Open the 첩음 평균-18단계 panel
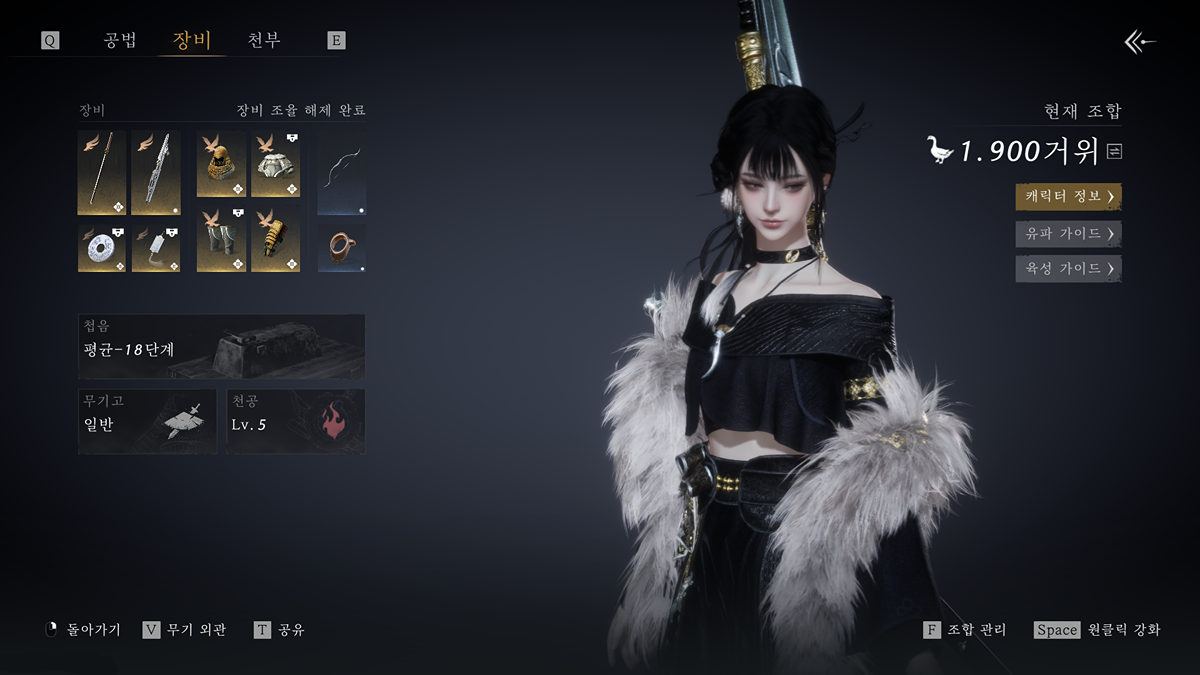 click(x=221, y=346)
